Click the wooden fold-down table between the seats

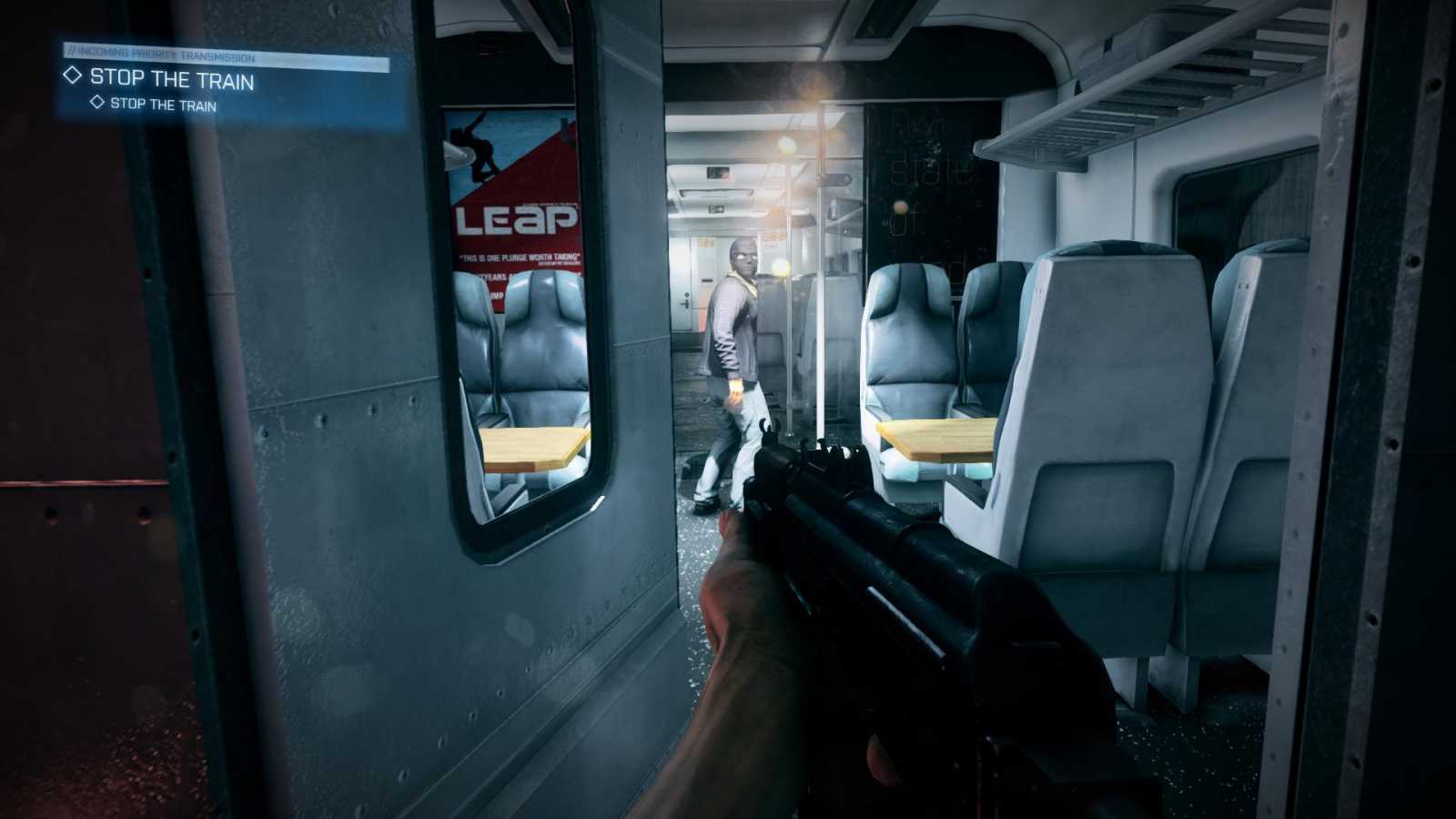pyautogui.click(x=933, y=438)
